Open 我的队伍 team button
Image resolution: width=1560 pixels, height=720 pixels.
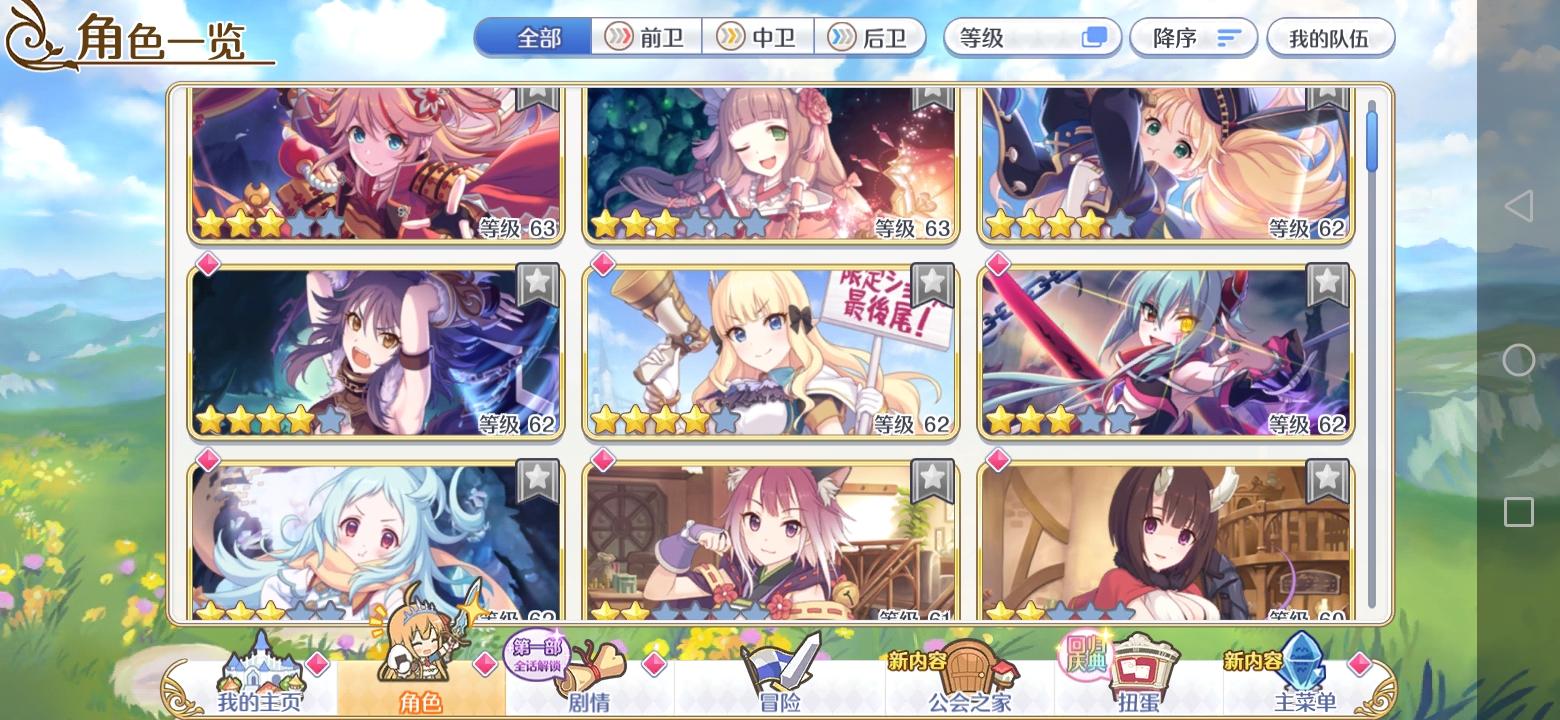[x=1330, y=37]
